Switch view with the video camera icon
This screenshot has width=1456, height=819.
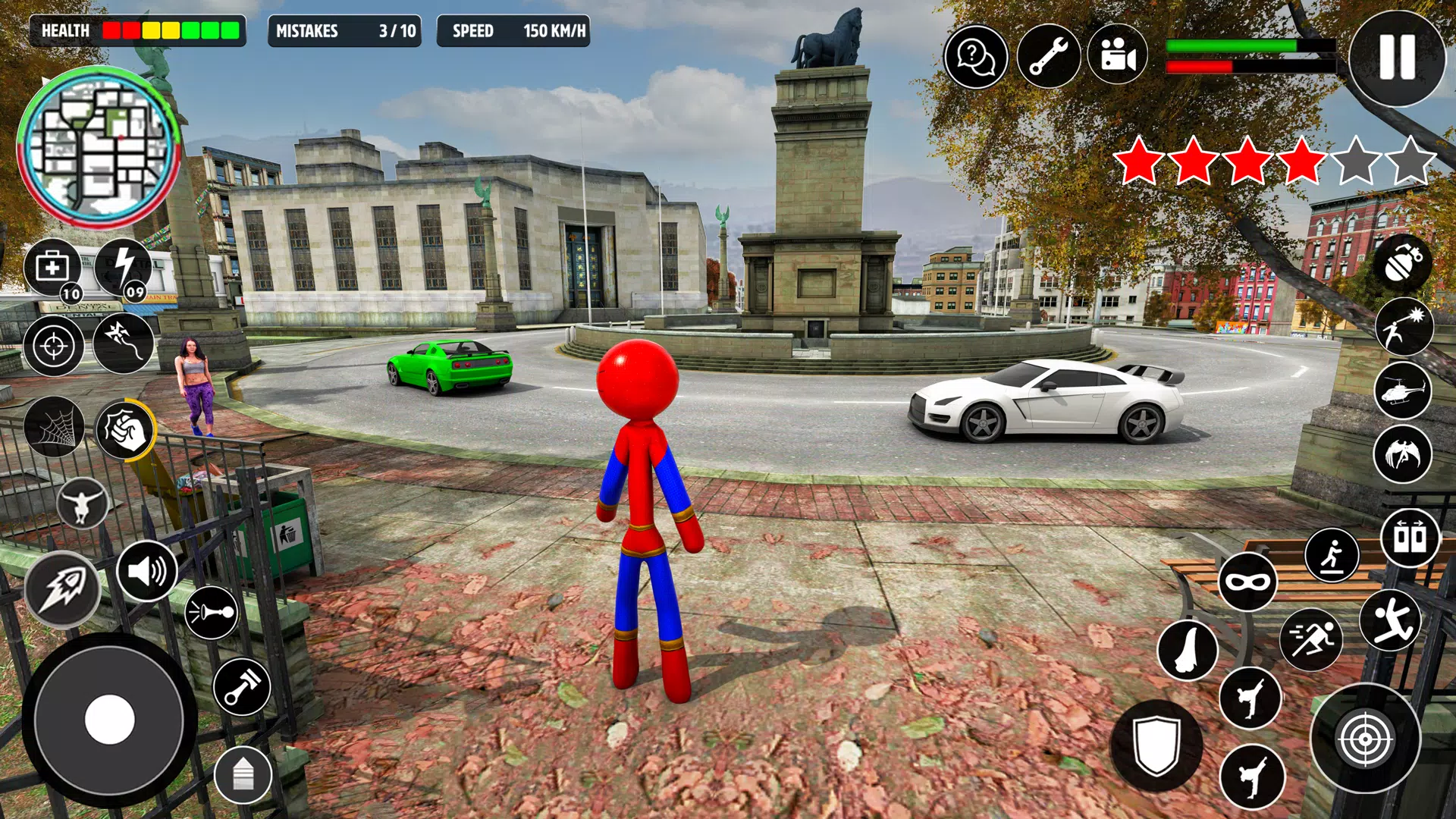pos(1118,57)
